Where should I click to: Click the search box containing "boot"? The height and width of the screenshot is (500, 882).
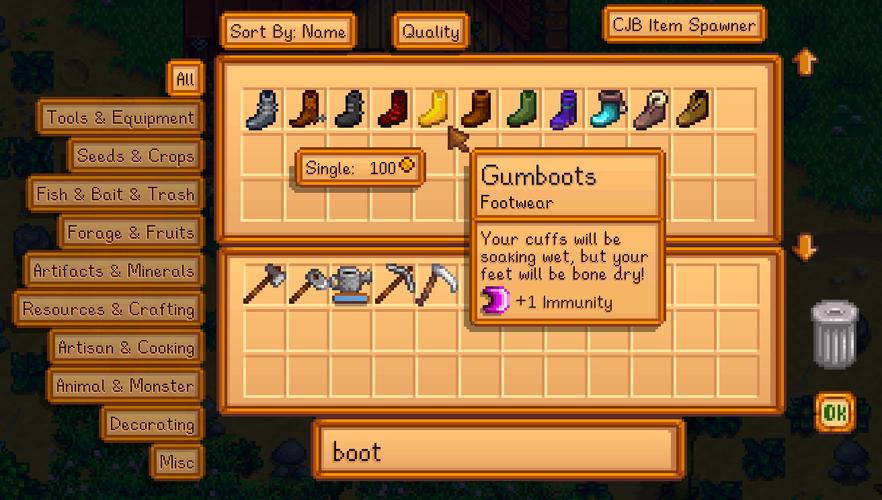pos(497,452)
